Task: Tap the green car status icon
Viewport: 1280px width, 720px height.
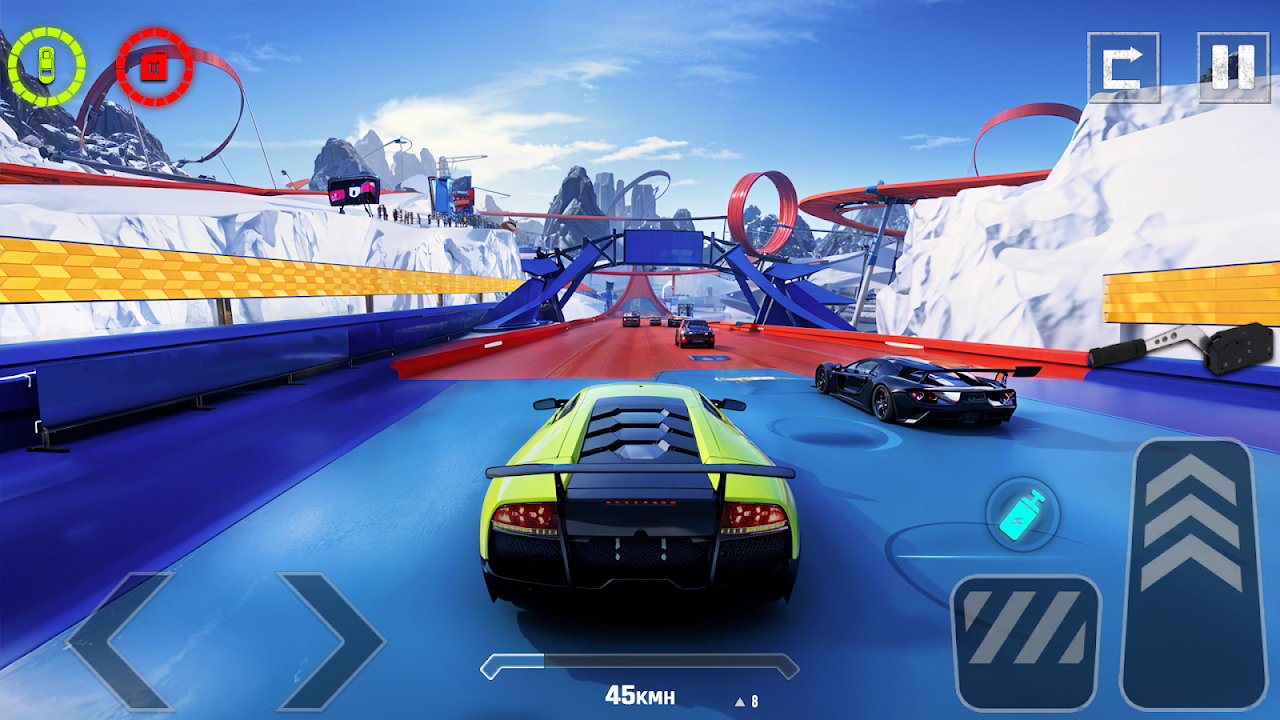Action: [x=46, y=66]
